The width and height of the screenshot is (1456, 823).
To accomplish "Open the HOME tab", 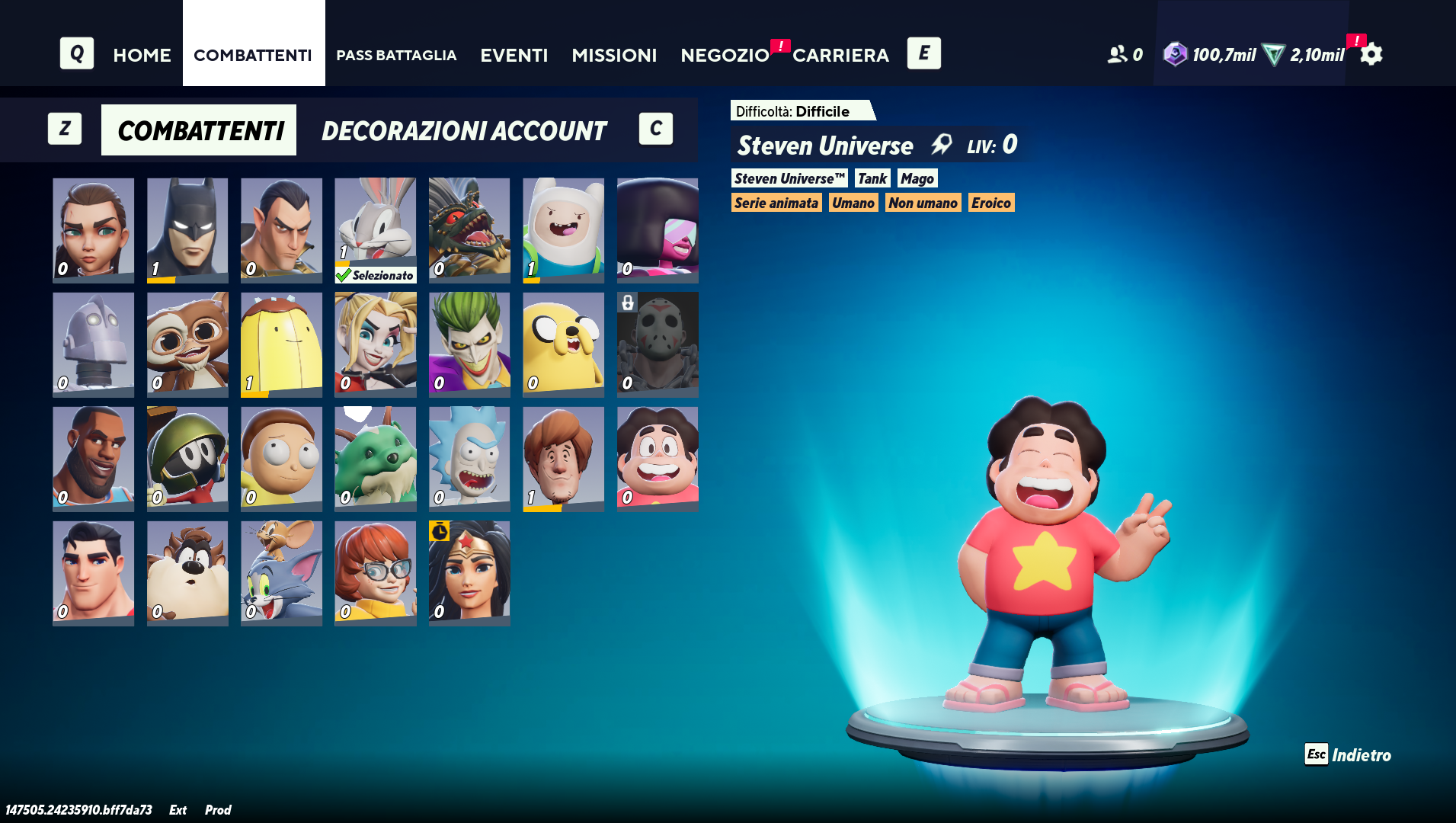I will click(x=142, y=55).
